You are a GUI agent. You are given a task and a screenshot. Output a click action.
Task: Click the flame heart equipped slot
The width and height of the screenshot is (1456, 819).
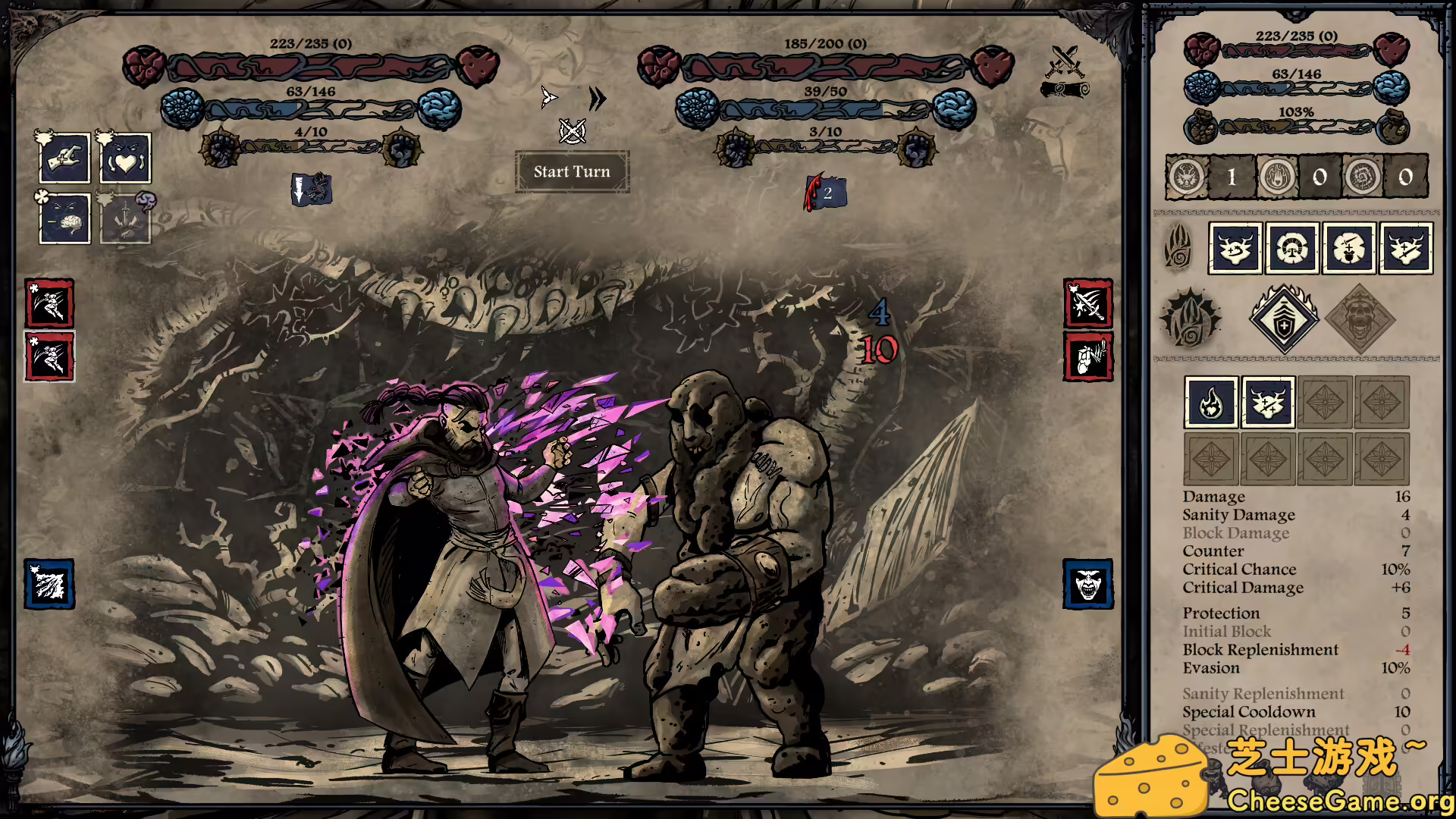pyautogui.click(x=1211, y=403)
